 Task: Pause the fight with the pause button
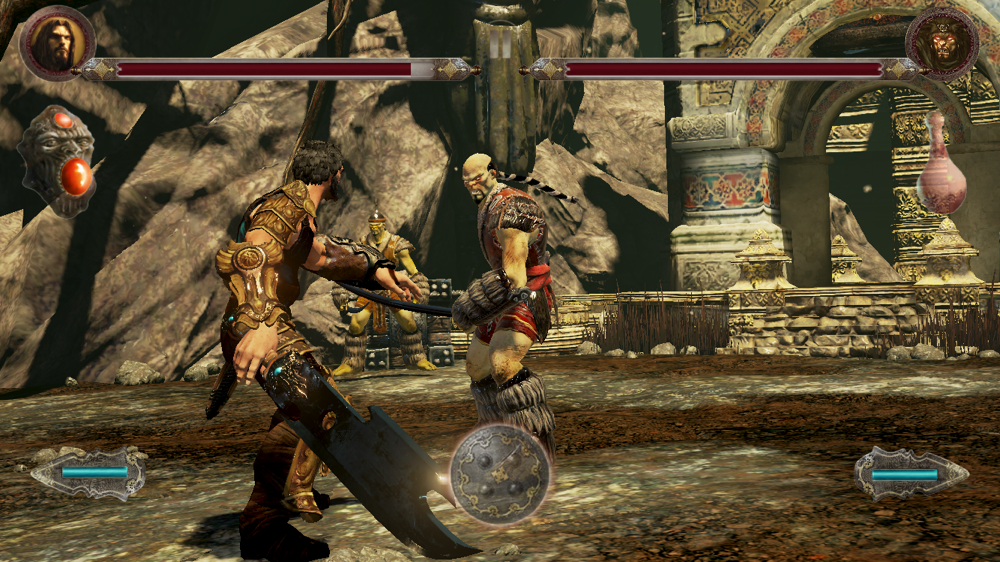tap(500, 45)
